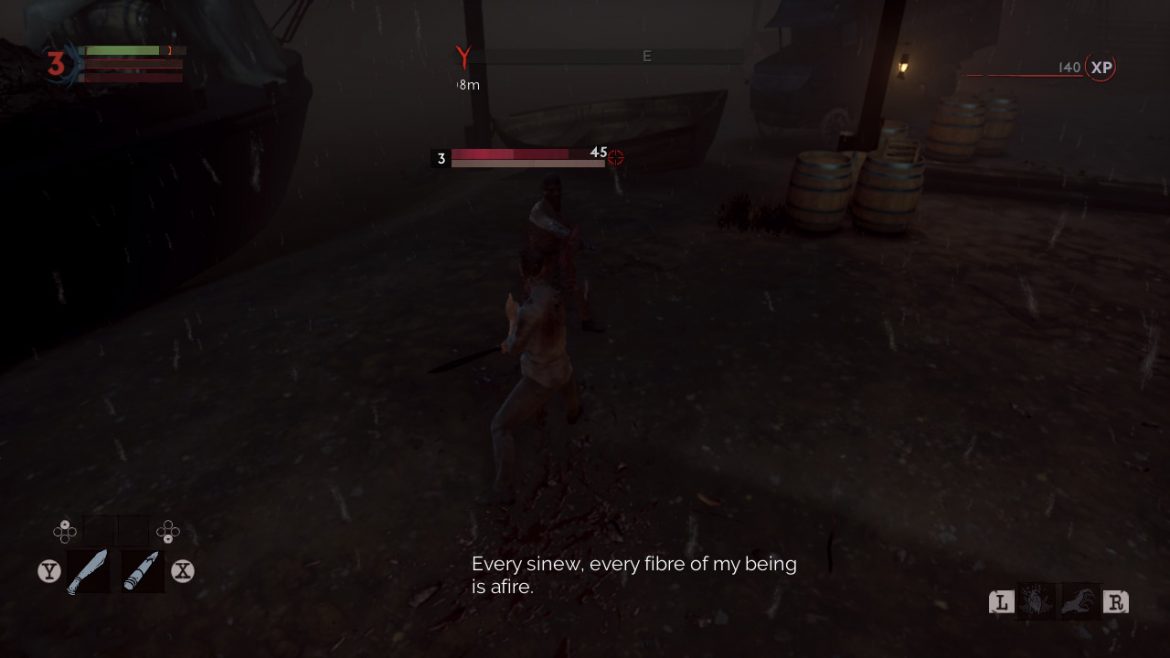Click the red objective marker on compass
Viewport: 1170px width, 658px height.
(x=463, y=57)
